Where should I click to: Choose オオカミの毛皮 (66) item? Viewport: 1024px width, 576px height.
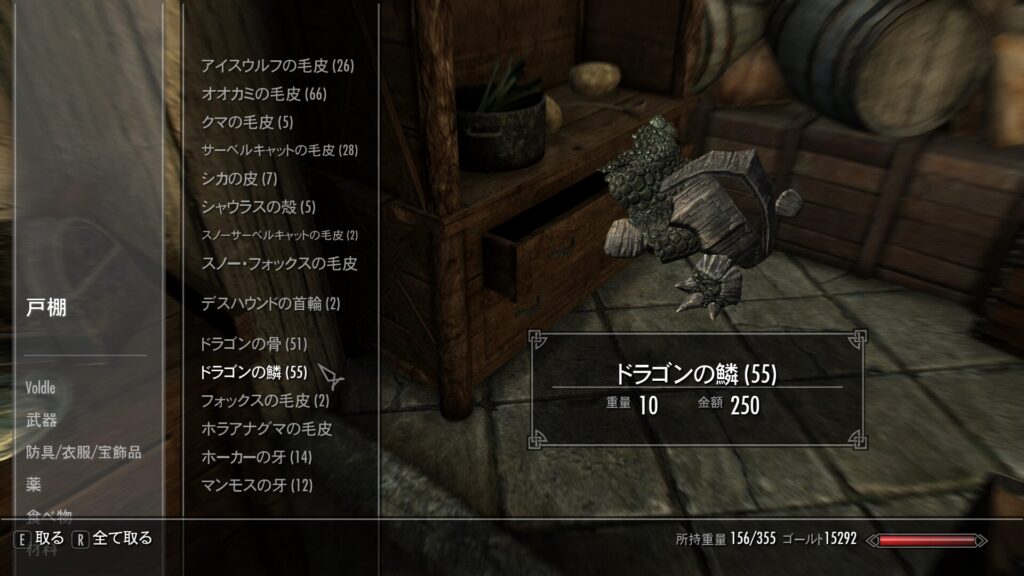pyautogui.click(x=264, y=94)
